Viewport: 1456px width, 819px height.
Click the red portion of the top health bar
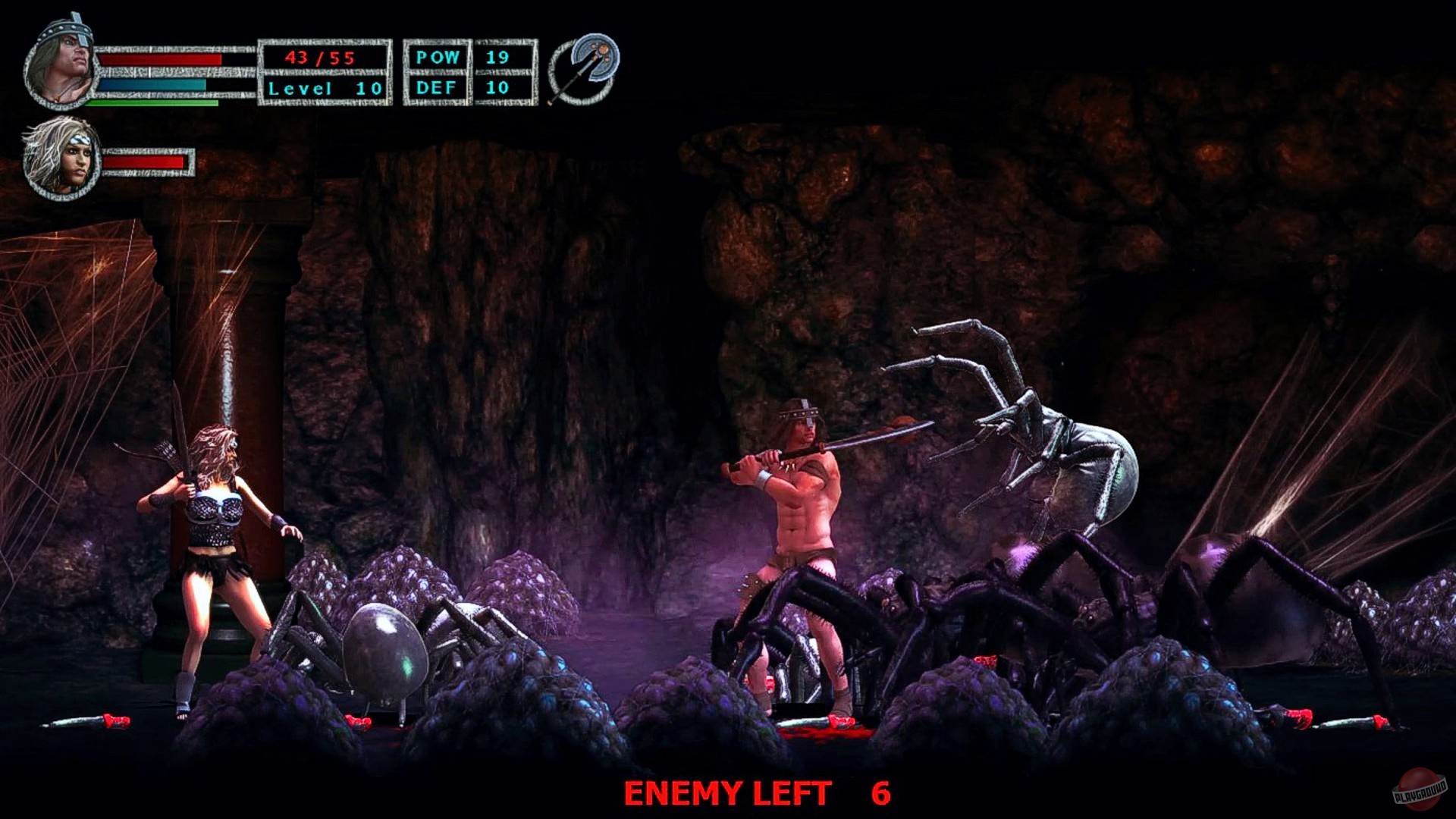[159, 59]
